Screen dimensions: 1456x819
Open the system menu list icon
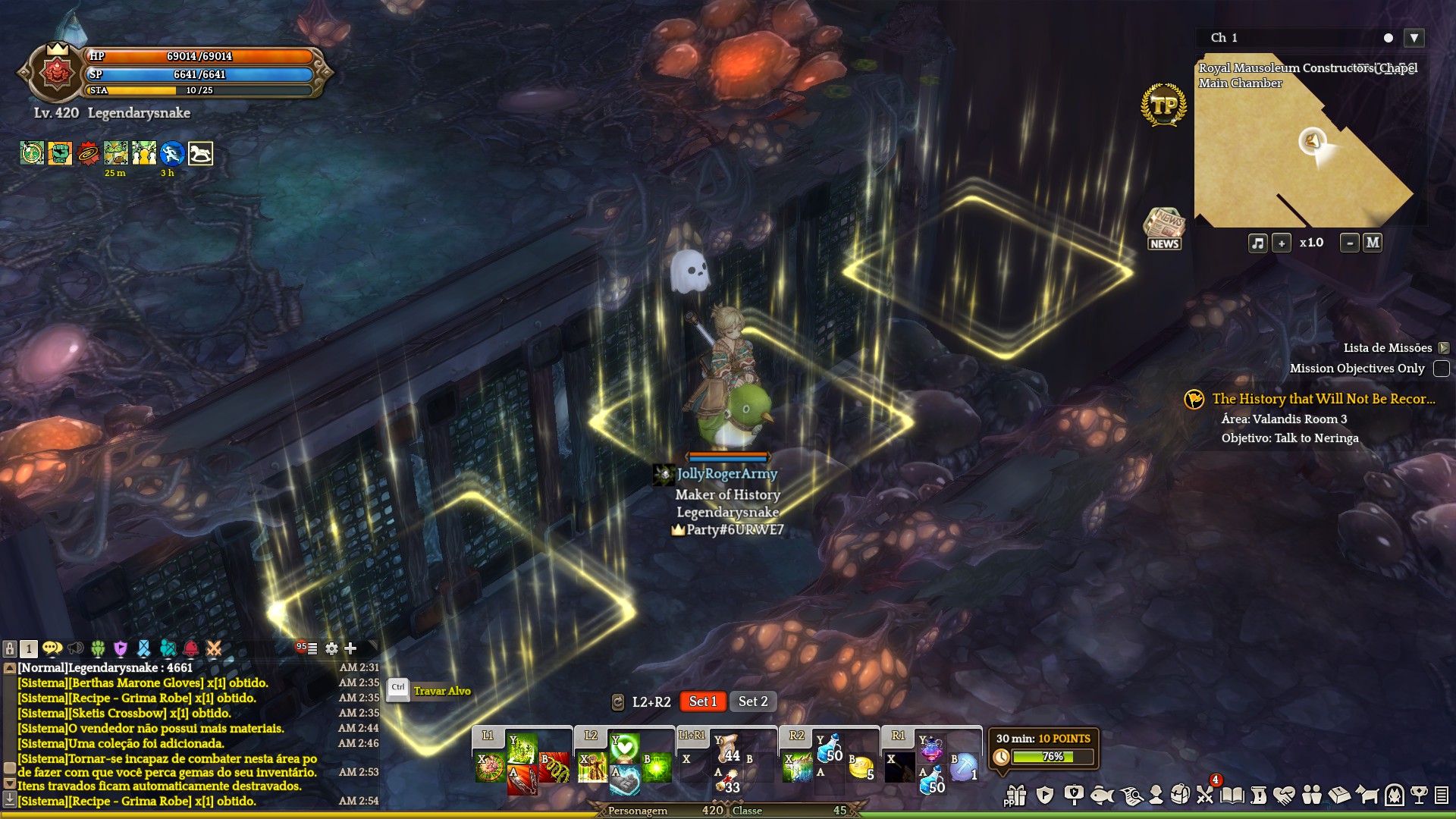(1442, 795)
